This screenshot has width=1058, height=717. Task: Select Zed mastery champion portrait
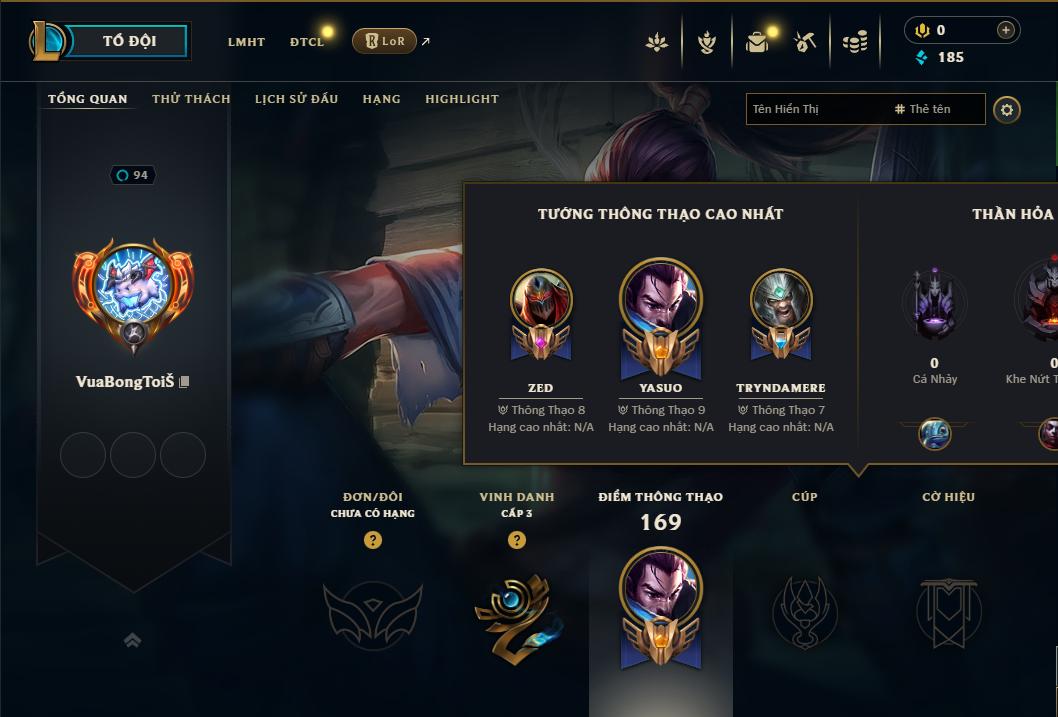pyautogui.click(x=541, y=300)
